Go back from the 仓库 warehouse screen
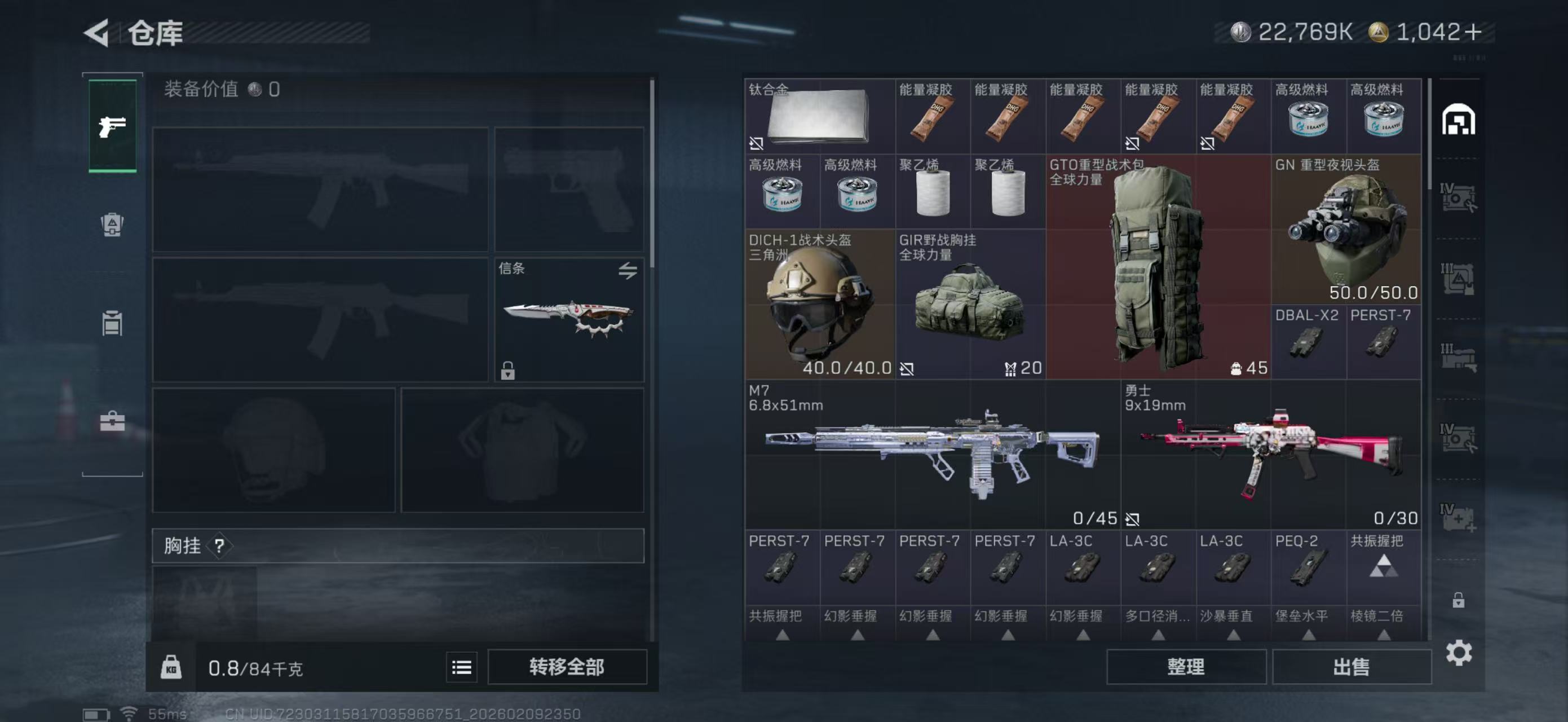This screenshot has width=1568, height=722. click(98, 32)
